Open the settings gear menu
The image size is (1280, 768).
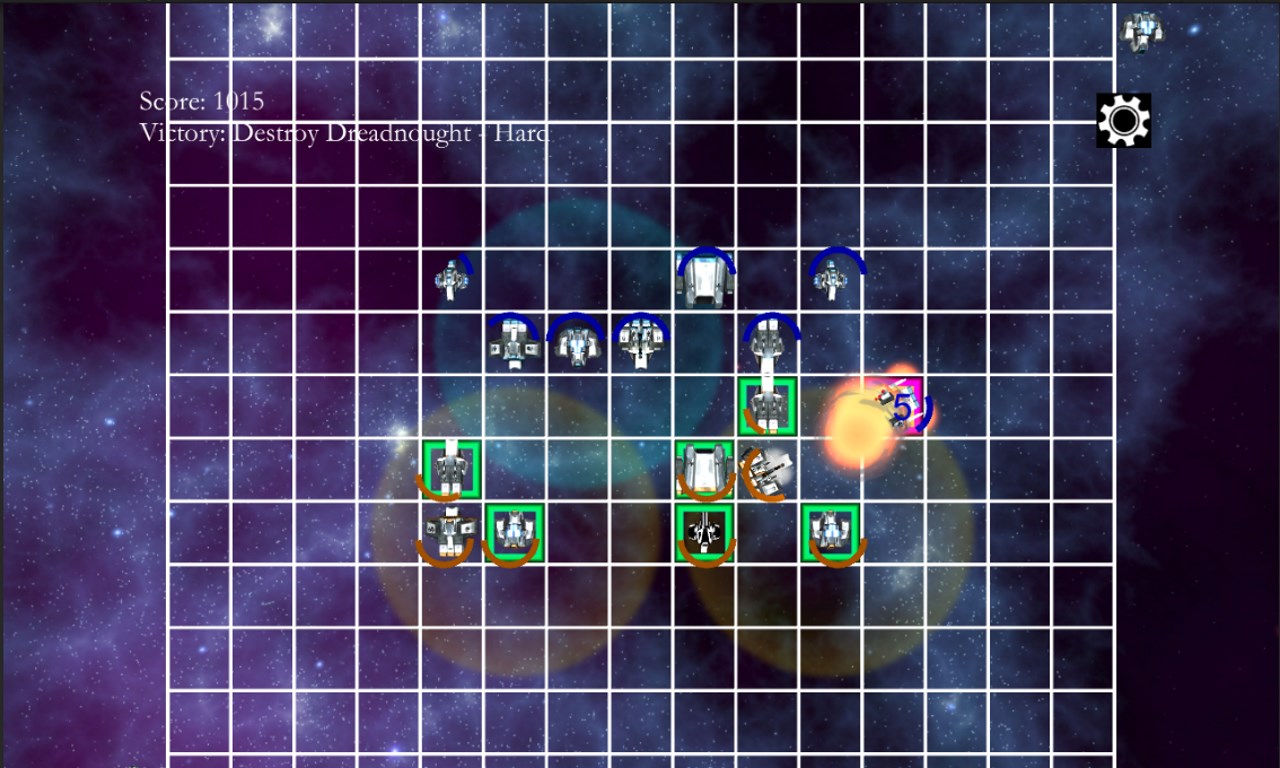(1122, 120)
